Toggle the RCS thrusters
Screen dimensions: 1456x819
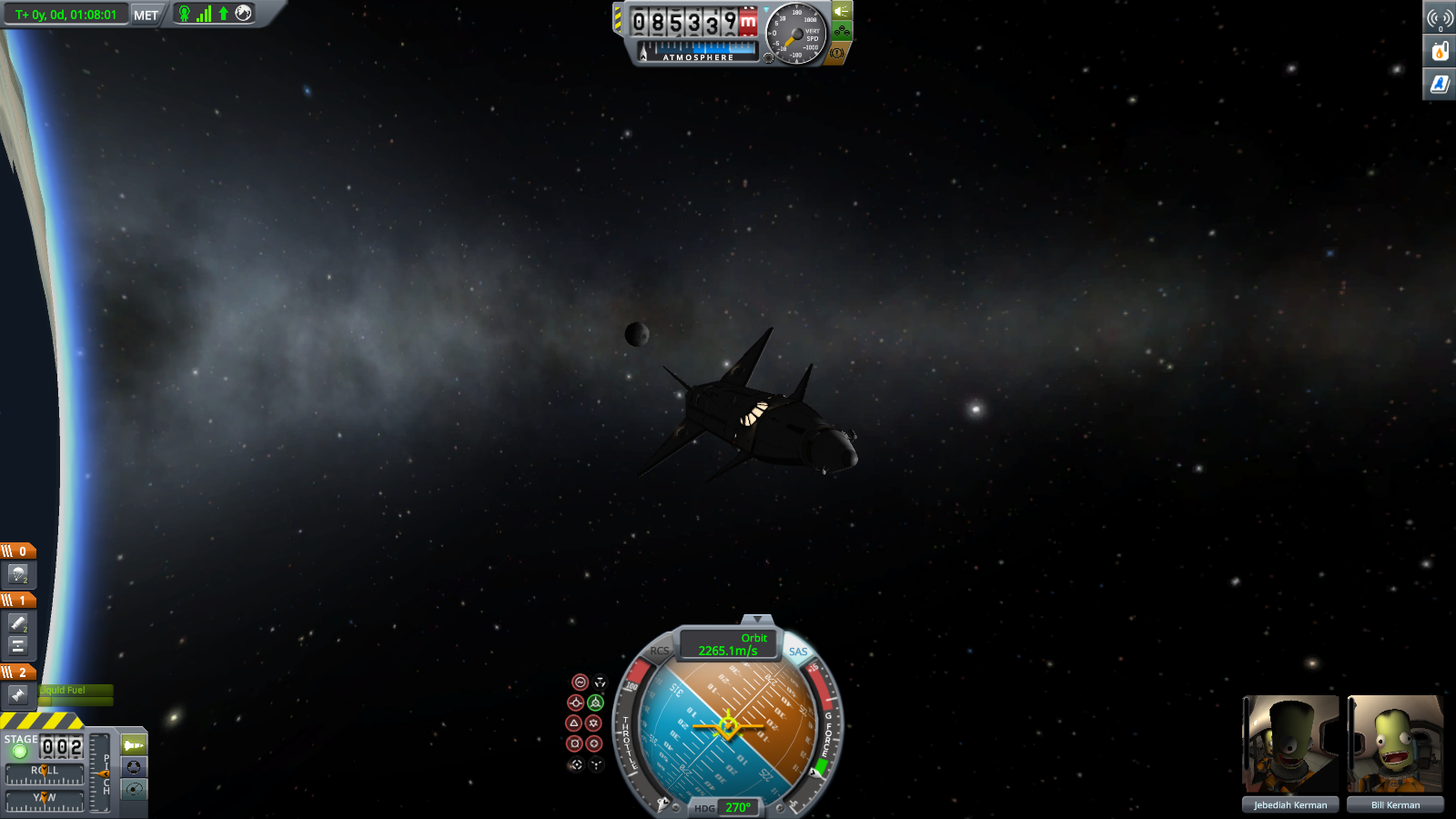[x=659, y=651]
